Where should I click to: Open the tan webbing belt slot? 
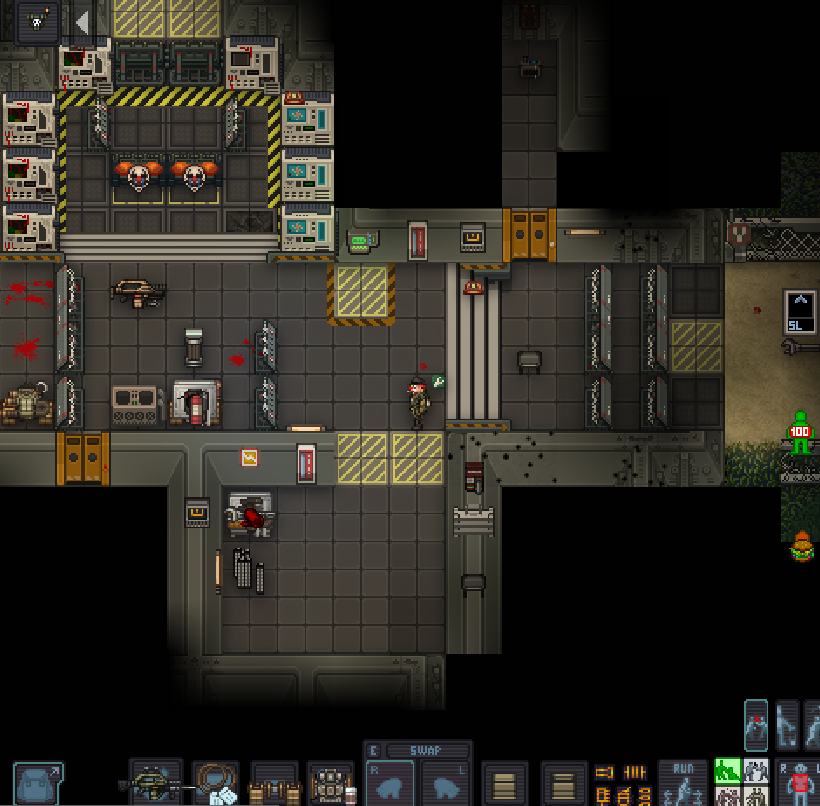tap(274, 784)
